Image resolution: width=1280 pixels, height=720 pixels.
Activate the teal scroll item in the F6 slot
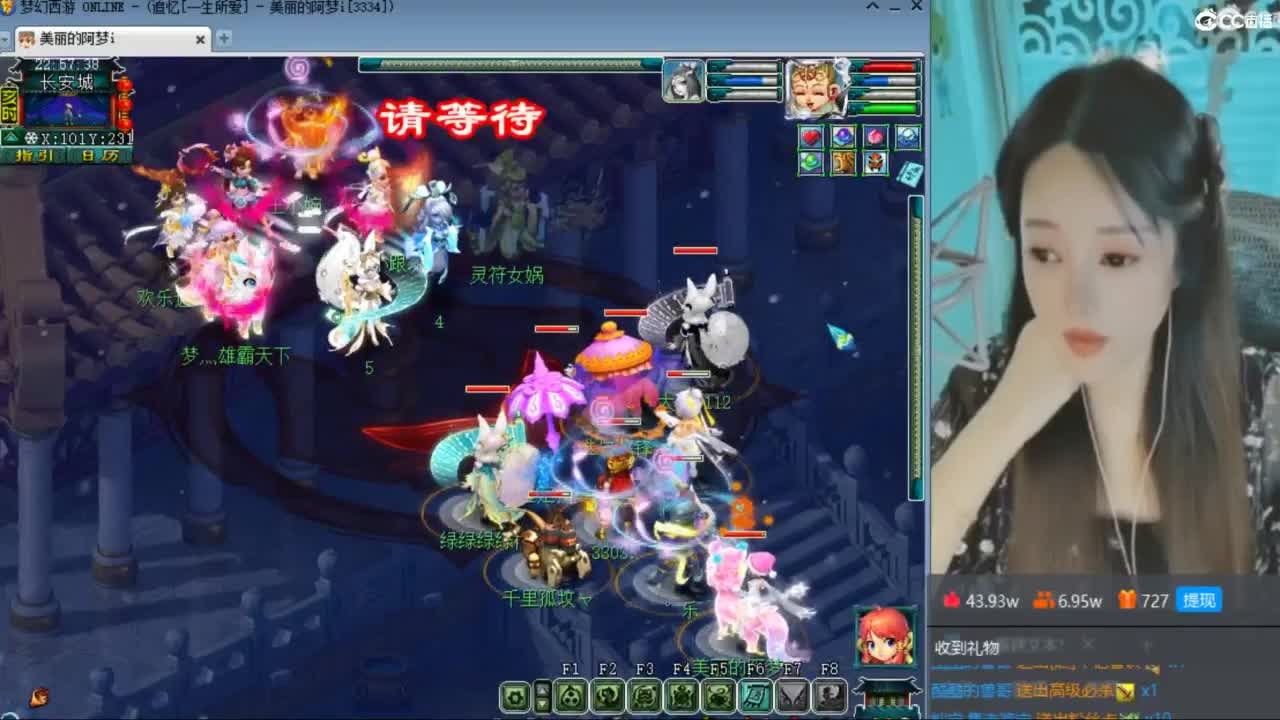point(757,697)
